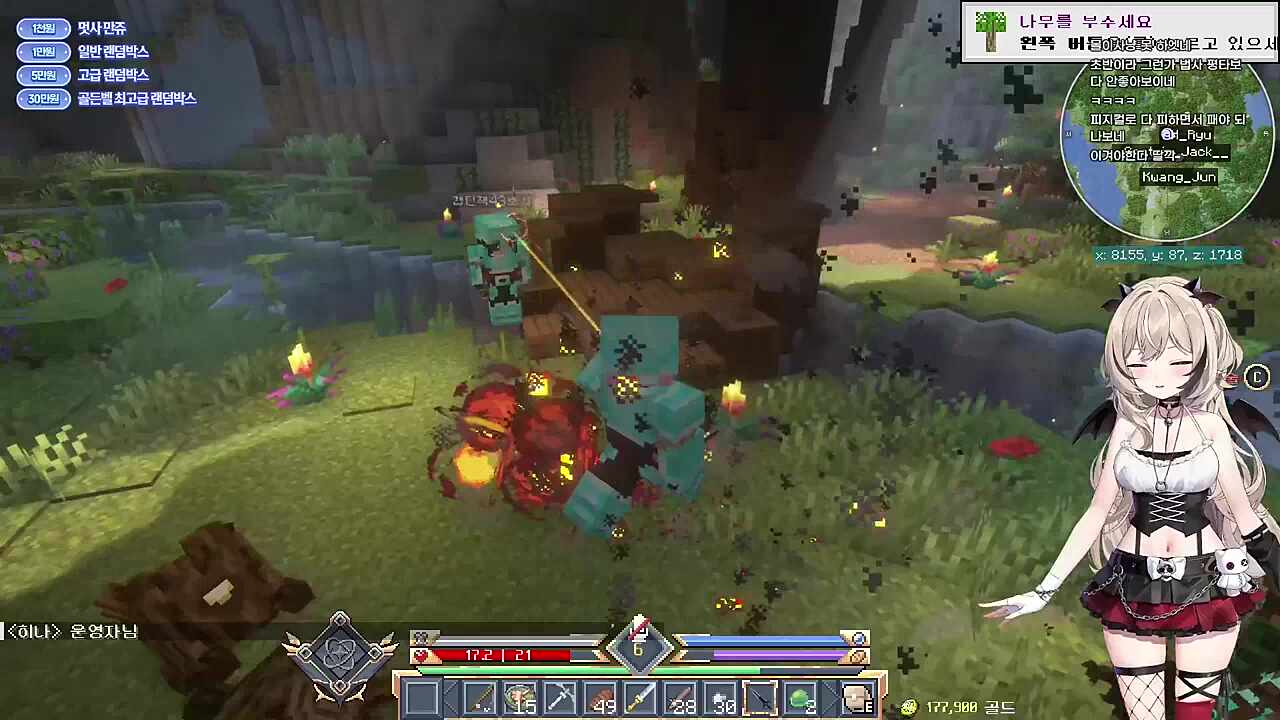
Task: Select the green slime ball slot
Action: (x=801, y=697)
